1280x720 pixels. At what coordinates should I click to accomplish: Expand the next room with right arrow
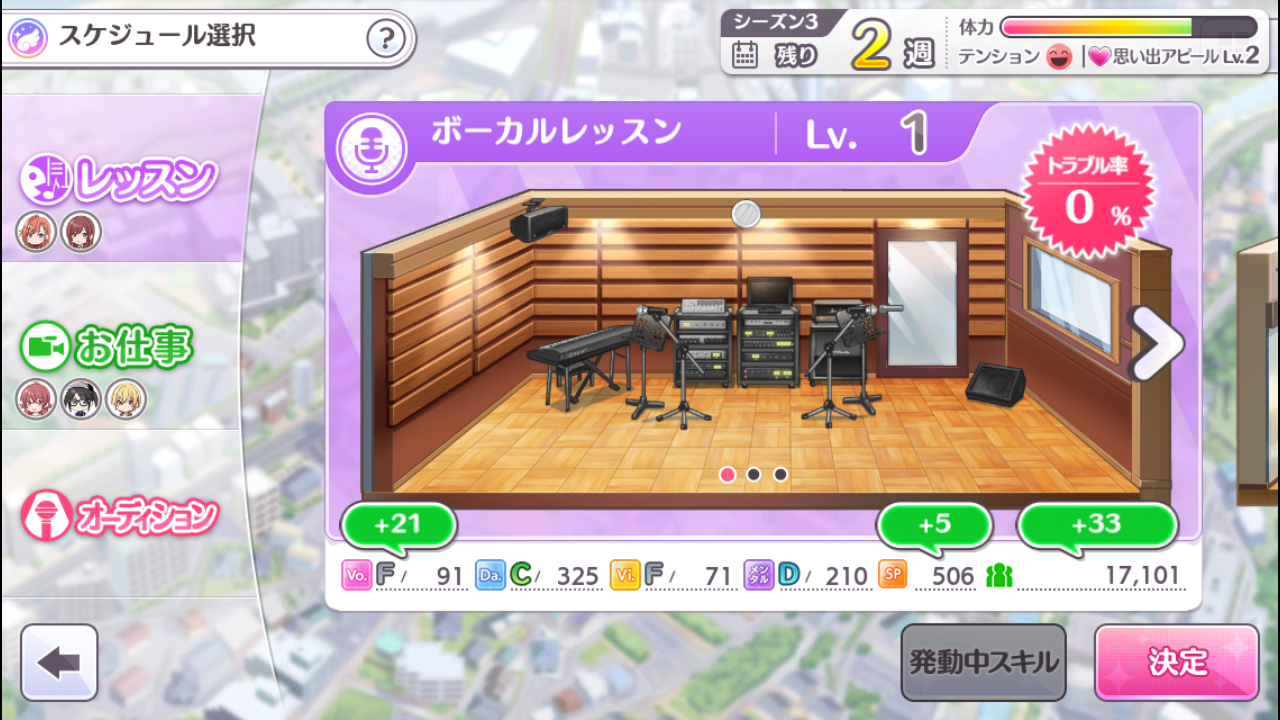coord(1157,342)
